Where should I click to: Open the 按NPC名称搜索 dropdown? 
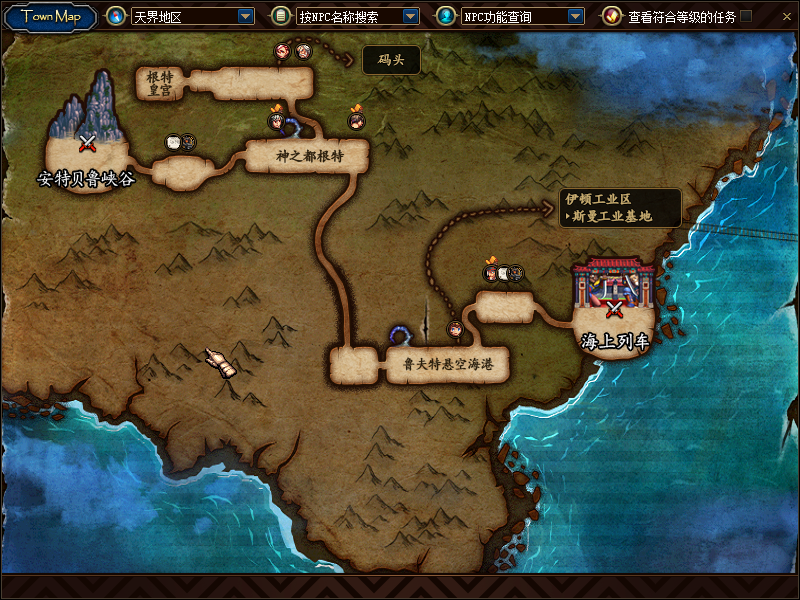coord(410,17)
